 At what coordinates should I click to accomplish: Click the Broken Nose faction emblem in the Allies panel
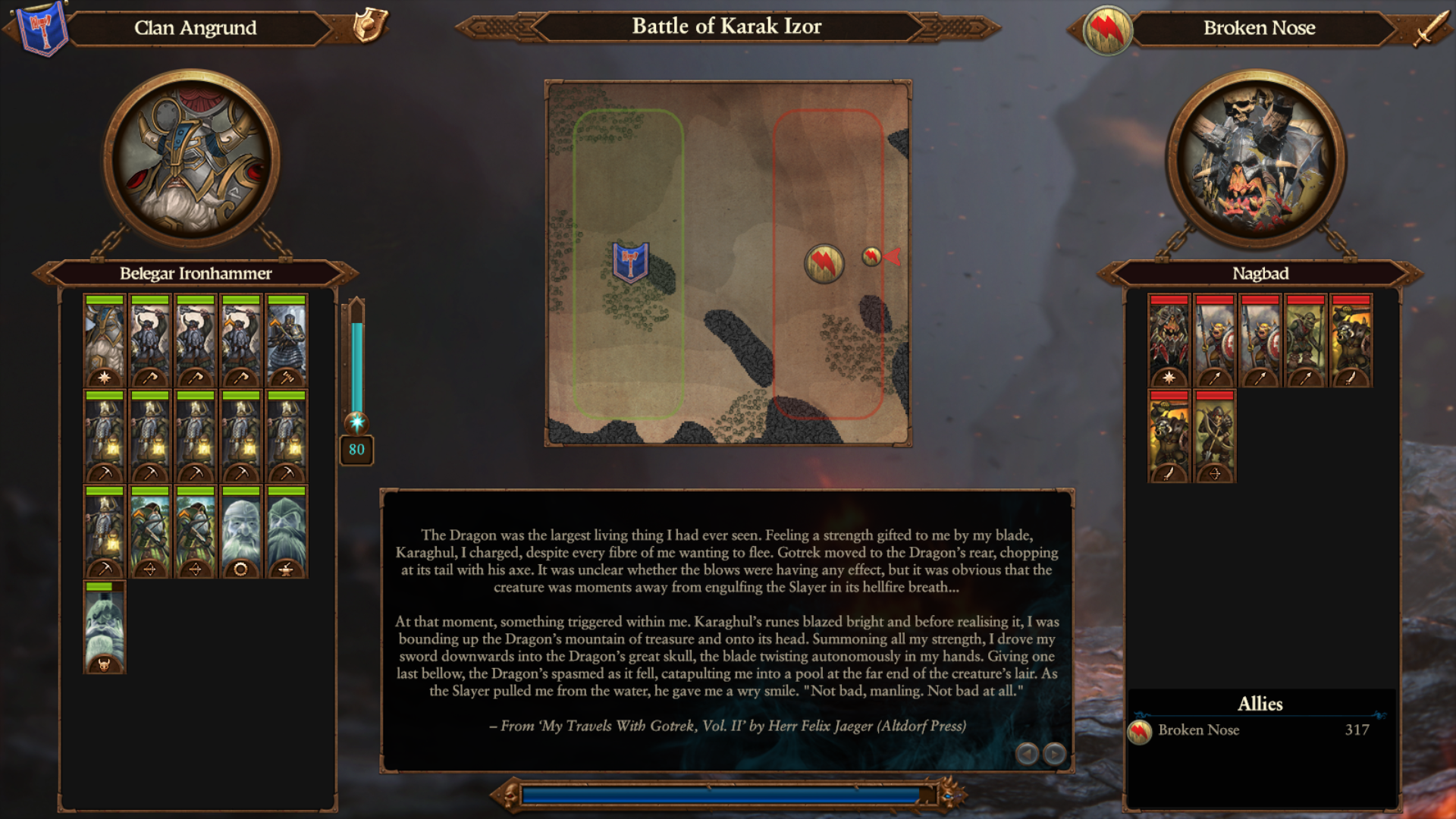1141,730
